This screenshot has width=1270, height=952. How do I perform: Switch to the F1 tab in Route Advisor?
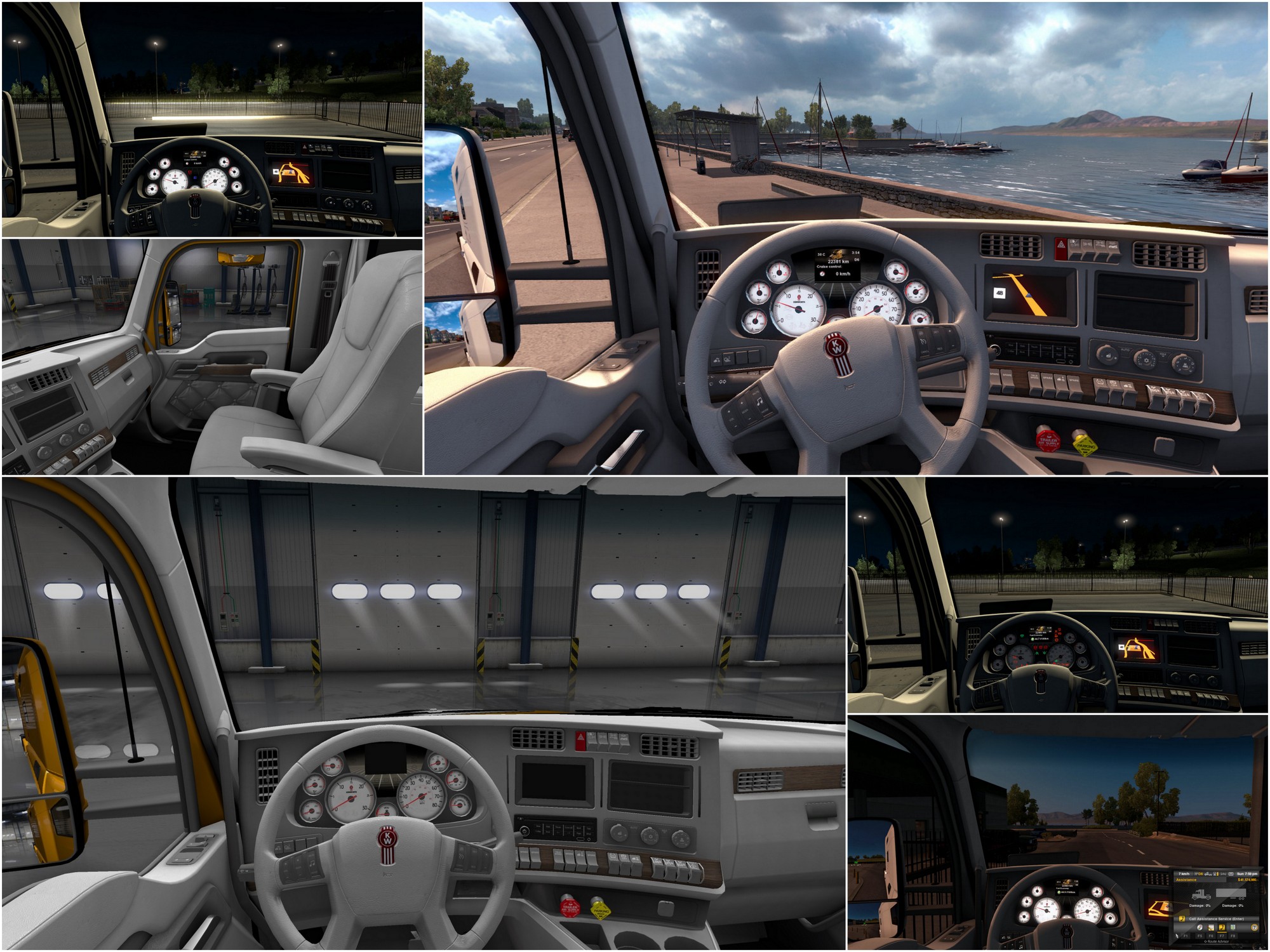[1186, 936]
